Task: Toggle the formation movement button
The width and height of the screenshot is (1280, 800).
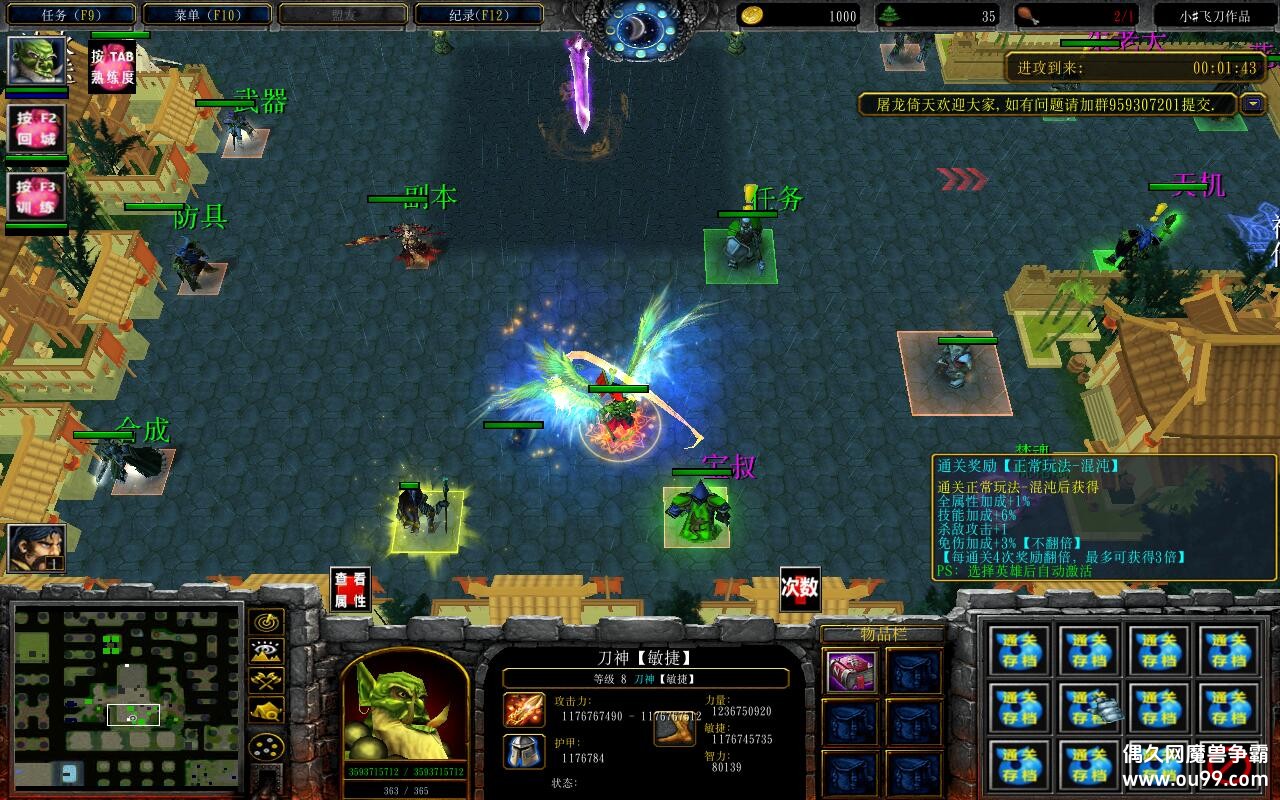Action: pos(266,746)
